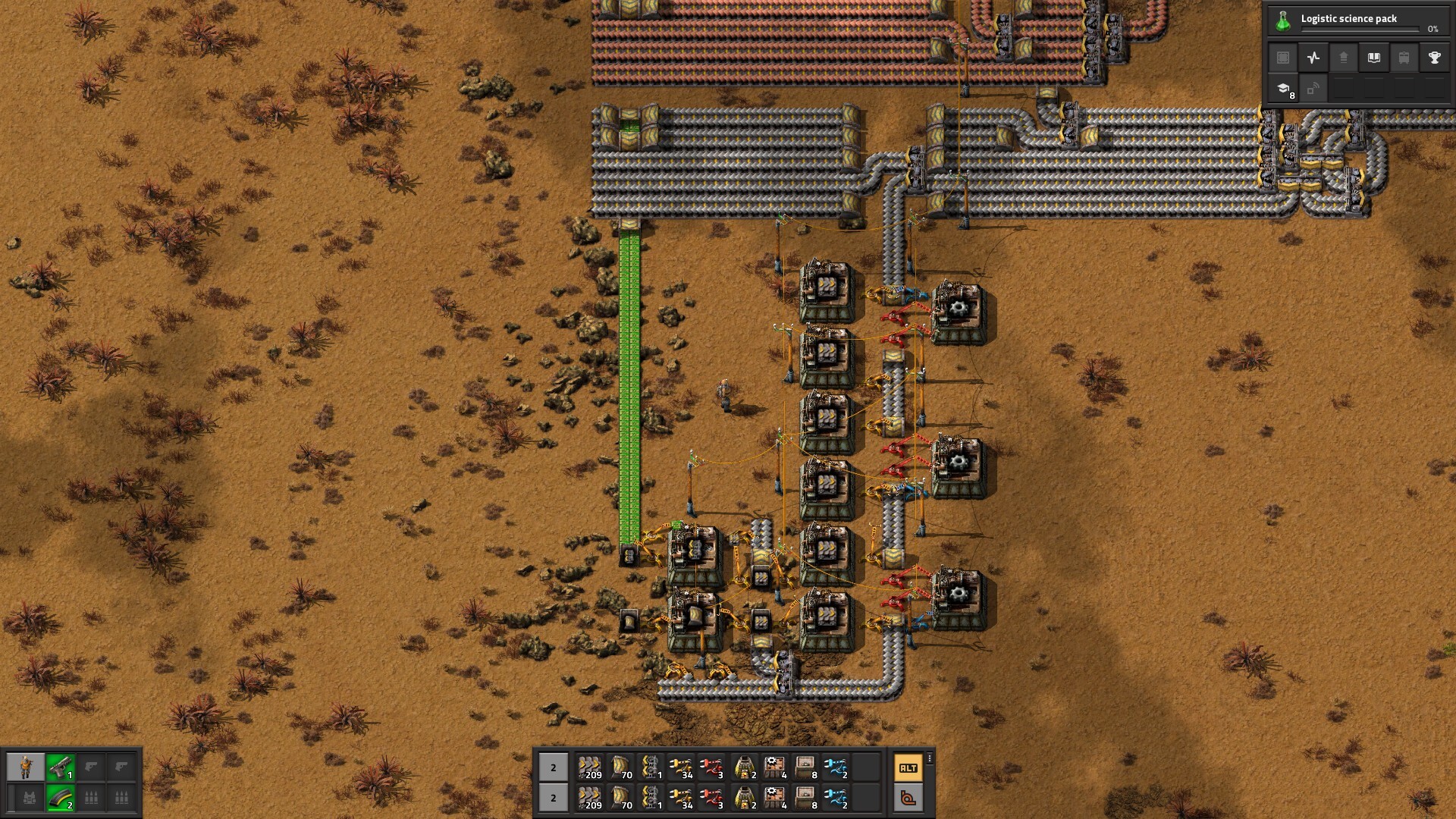Image resolution: width=1456 pixels, height=819 pixels.
Task: Pick the wooden chest from the lower quickbar row
Action: (x=805, y=798)
